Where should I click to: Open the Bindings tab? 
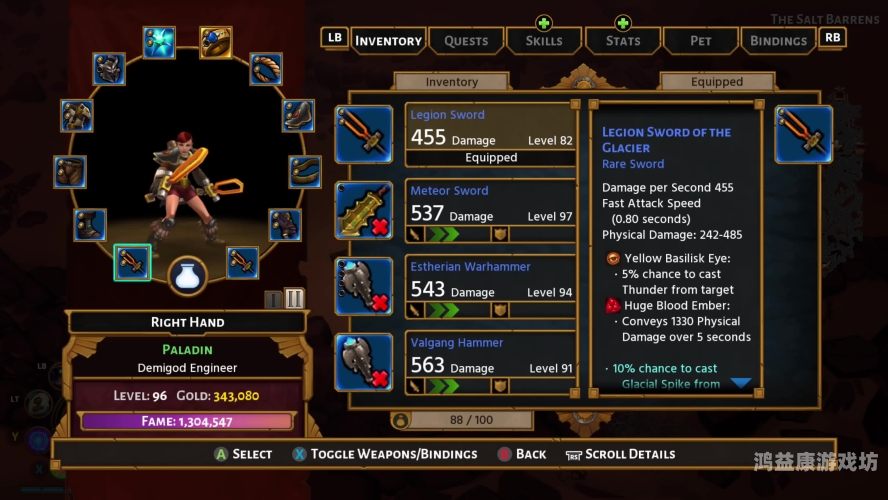(x=777, y=40)
